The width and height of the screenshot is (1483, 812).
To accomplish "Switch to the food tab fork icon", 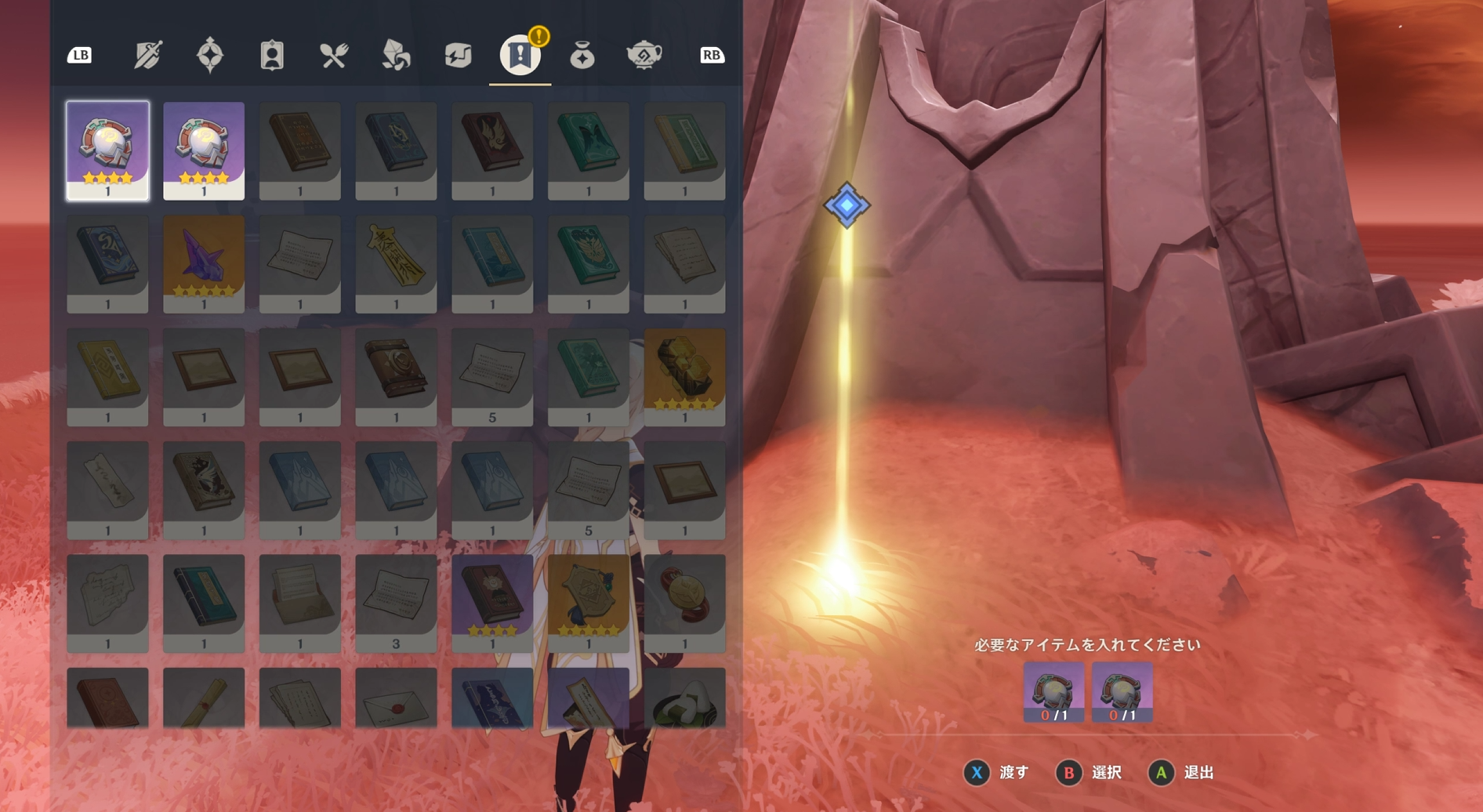I will click(x=333, y=55).
